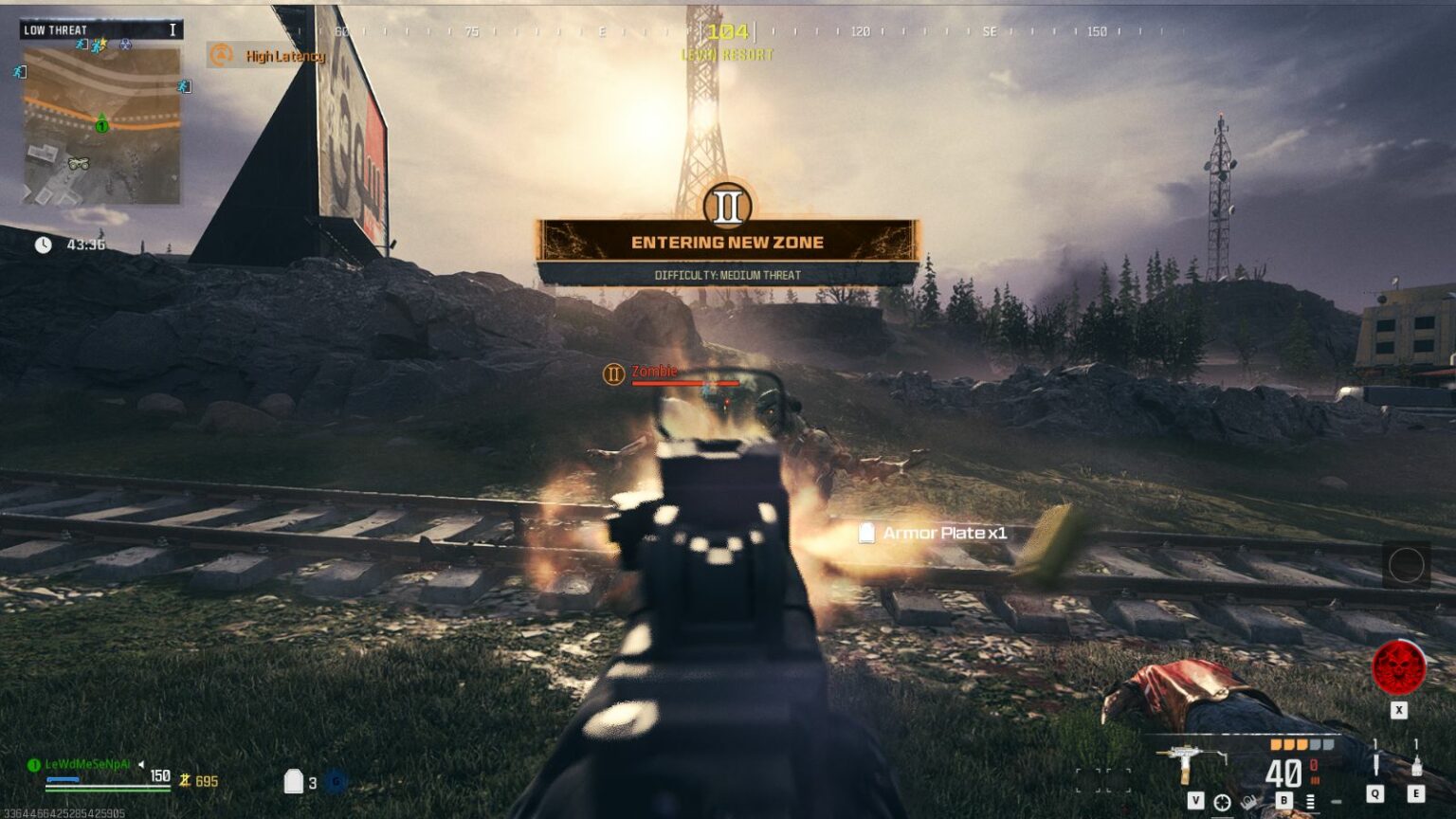The width and height of the screenshot is (1456, 819).
Task: Click the crosshair reticle icon near the V key
Action: 1221,803
